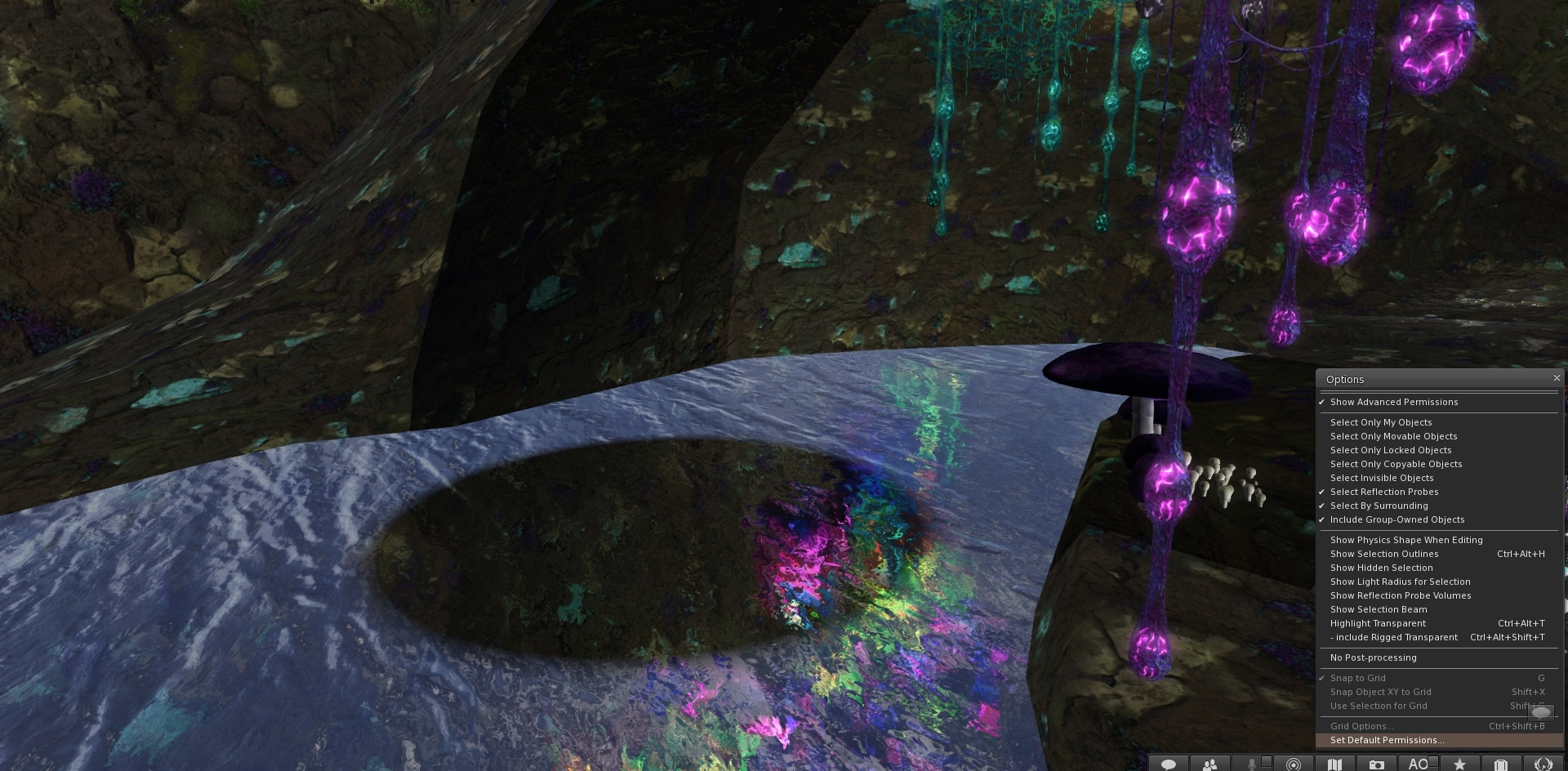The image size is (1568, 771).
Task: Toggle Highlight Transparent option
Action: pos(1377,623)
